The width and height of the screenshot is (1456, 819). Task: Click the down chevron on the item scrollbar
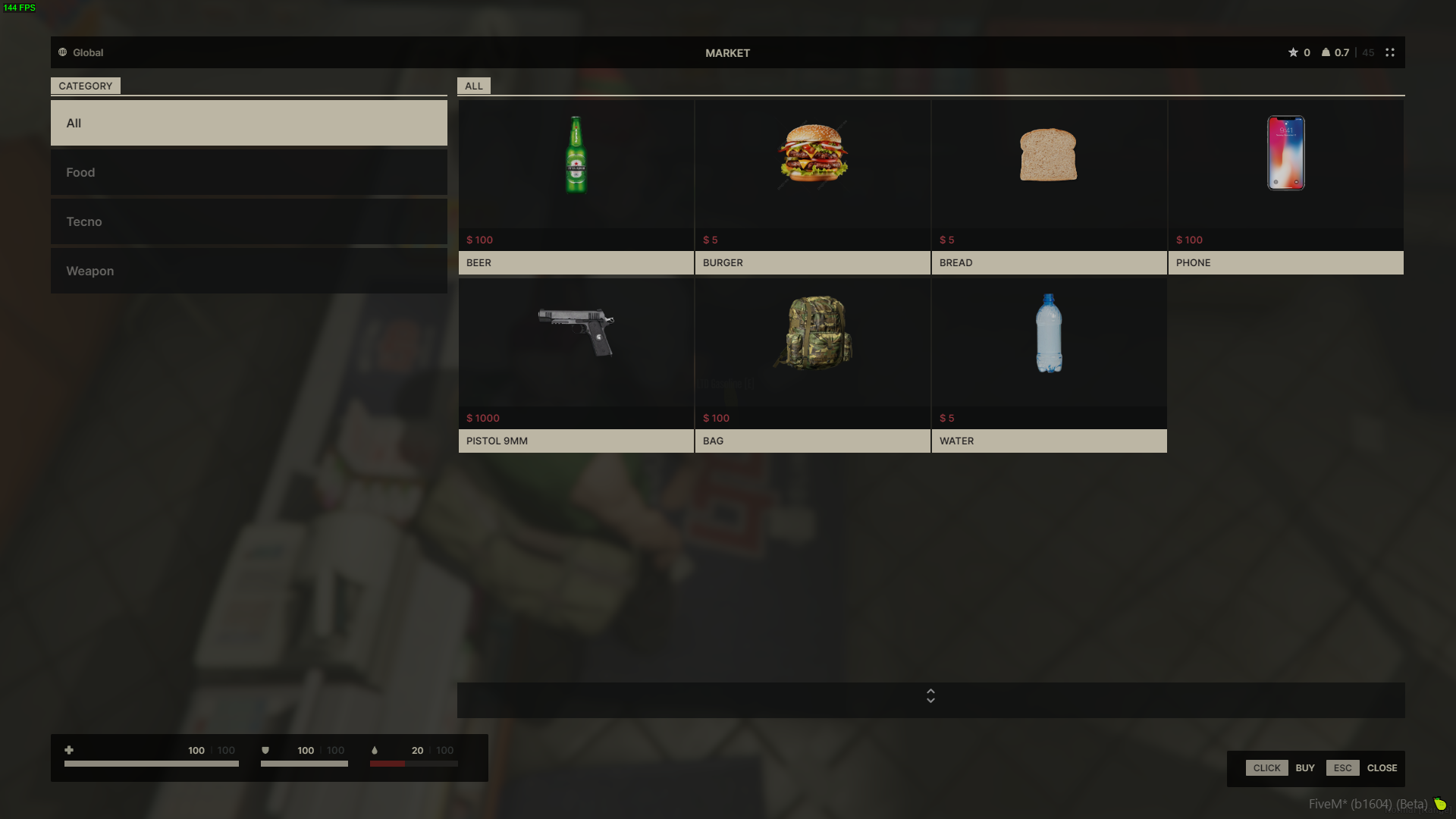[x=930, y=700]
